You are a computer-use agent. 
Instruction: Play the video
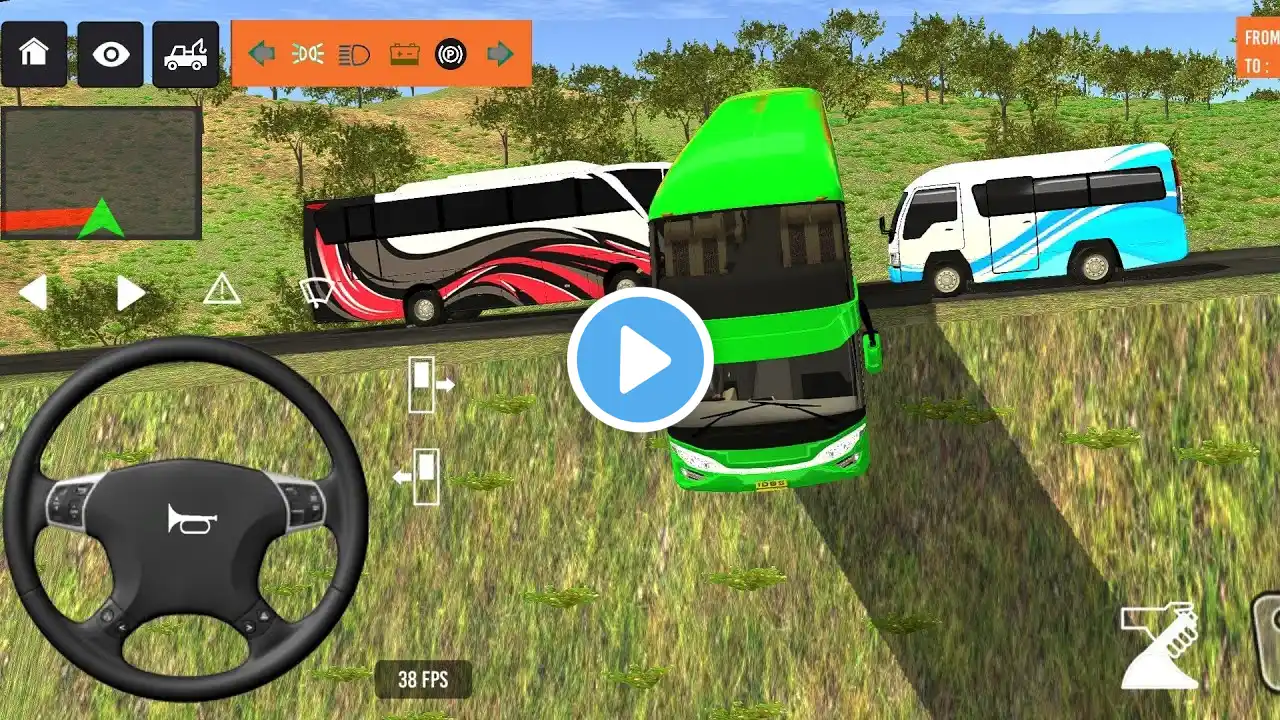tap(640, 360)
